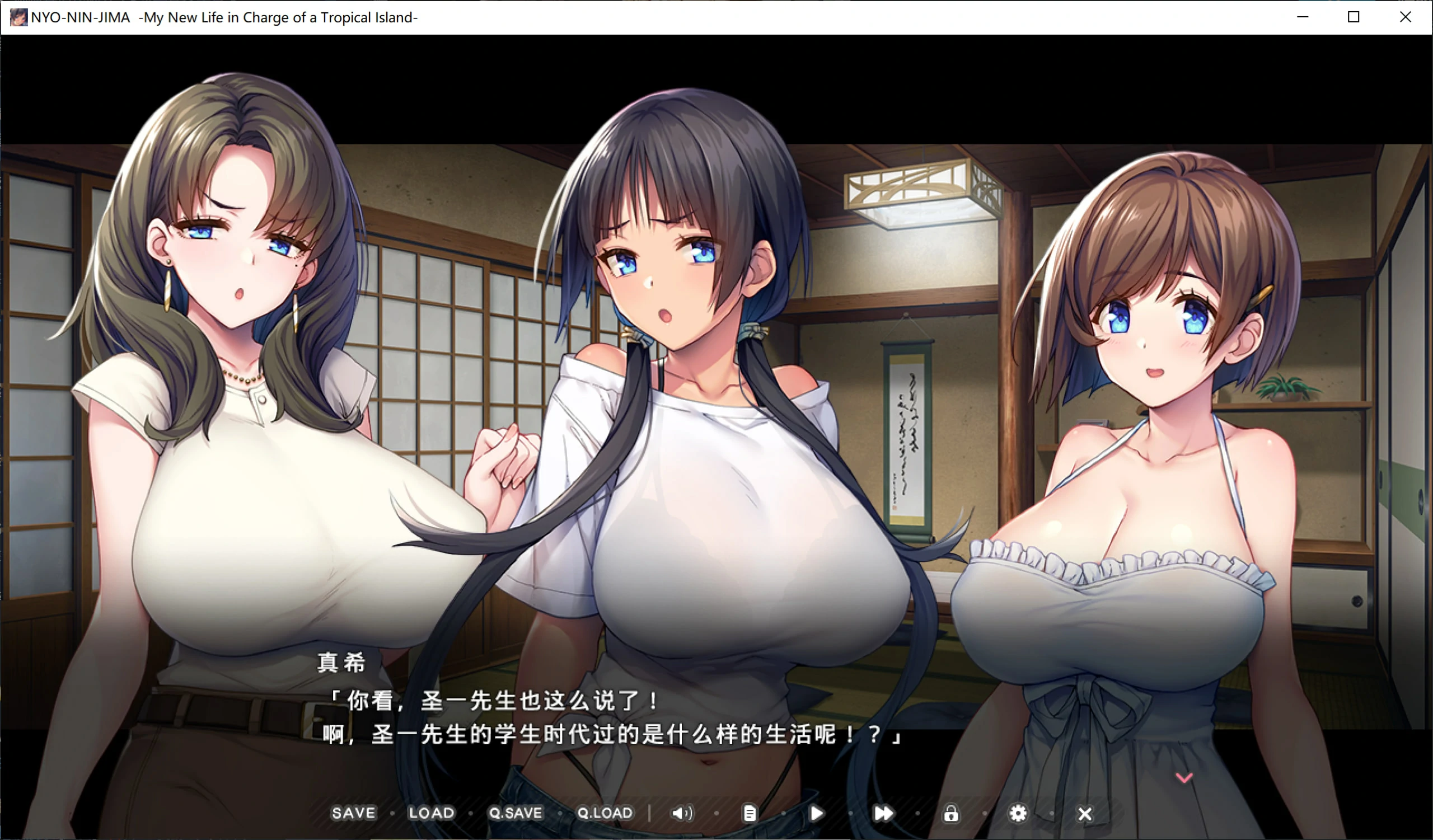The image size is (1433, 840).
Task: Click speaker name 真希 above dialogue
Action: pos(342,662)
